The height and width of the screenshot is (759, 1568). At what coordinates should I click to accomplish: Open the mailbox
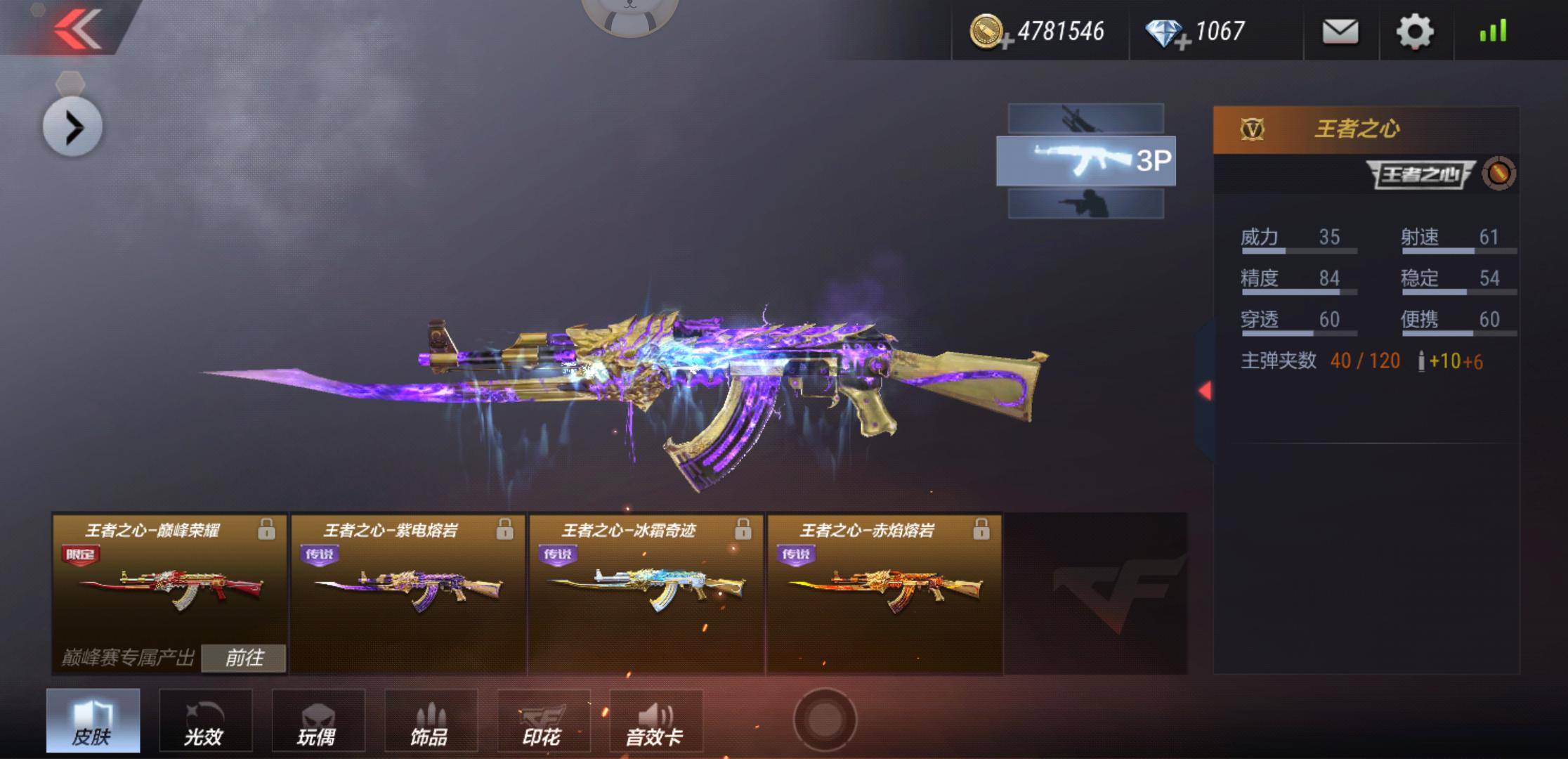pyautogui.click(x=1340, y=32)
